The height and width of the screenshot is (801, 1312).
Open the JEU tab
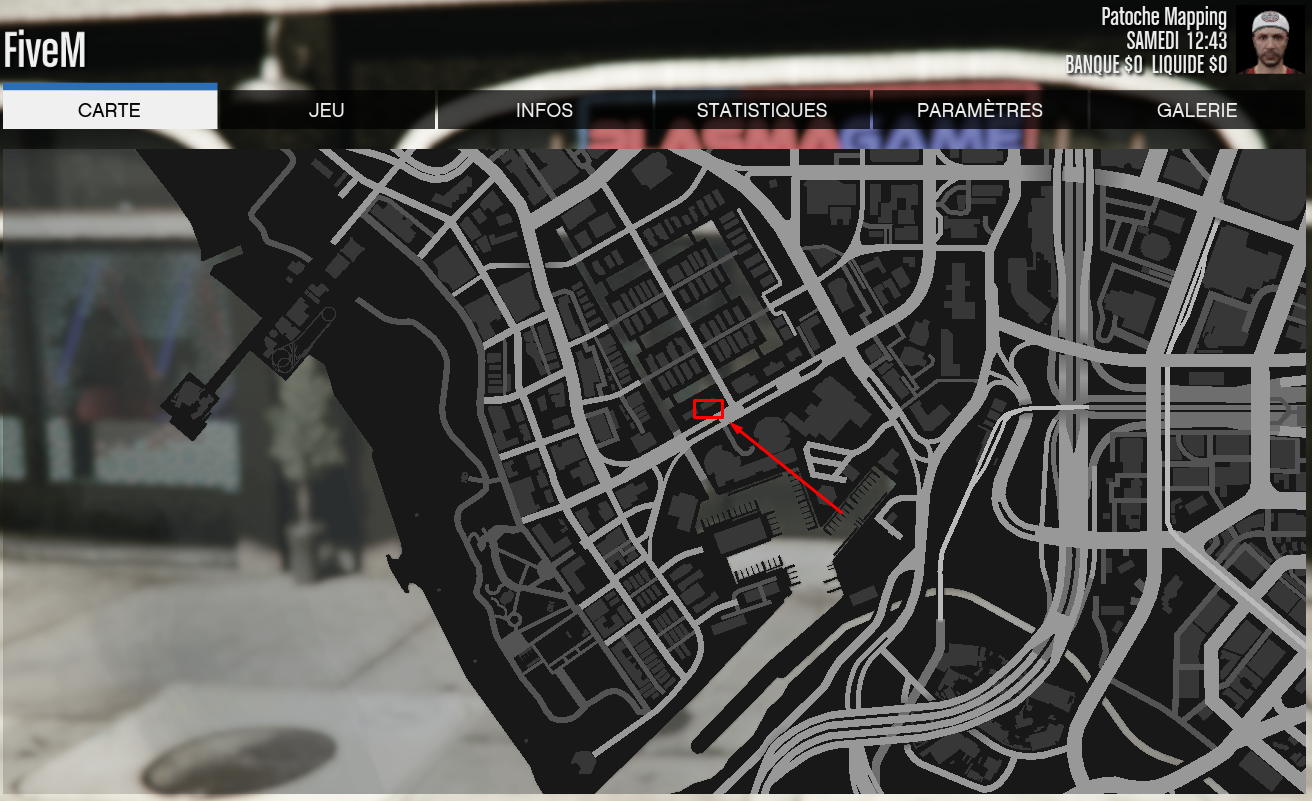pos(328,110)
